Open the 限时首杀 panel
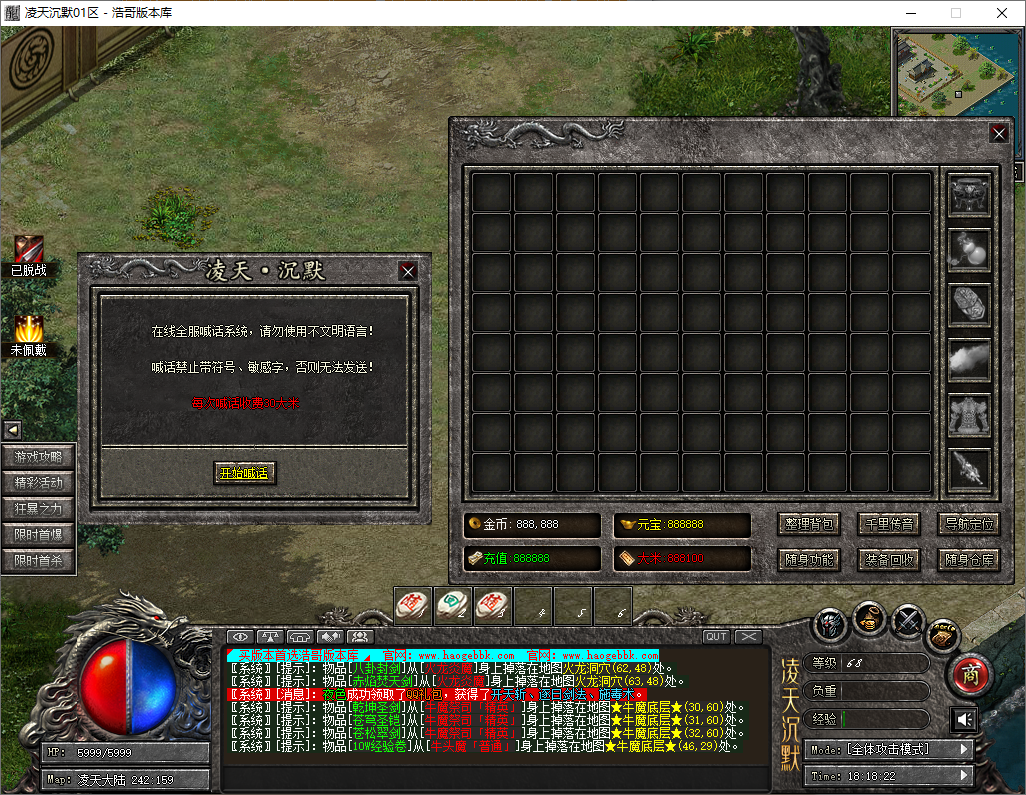The image size is (1026, 795). pos(39,561)
